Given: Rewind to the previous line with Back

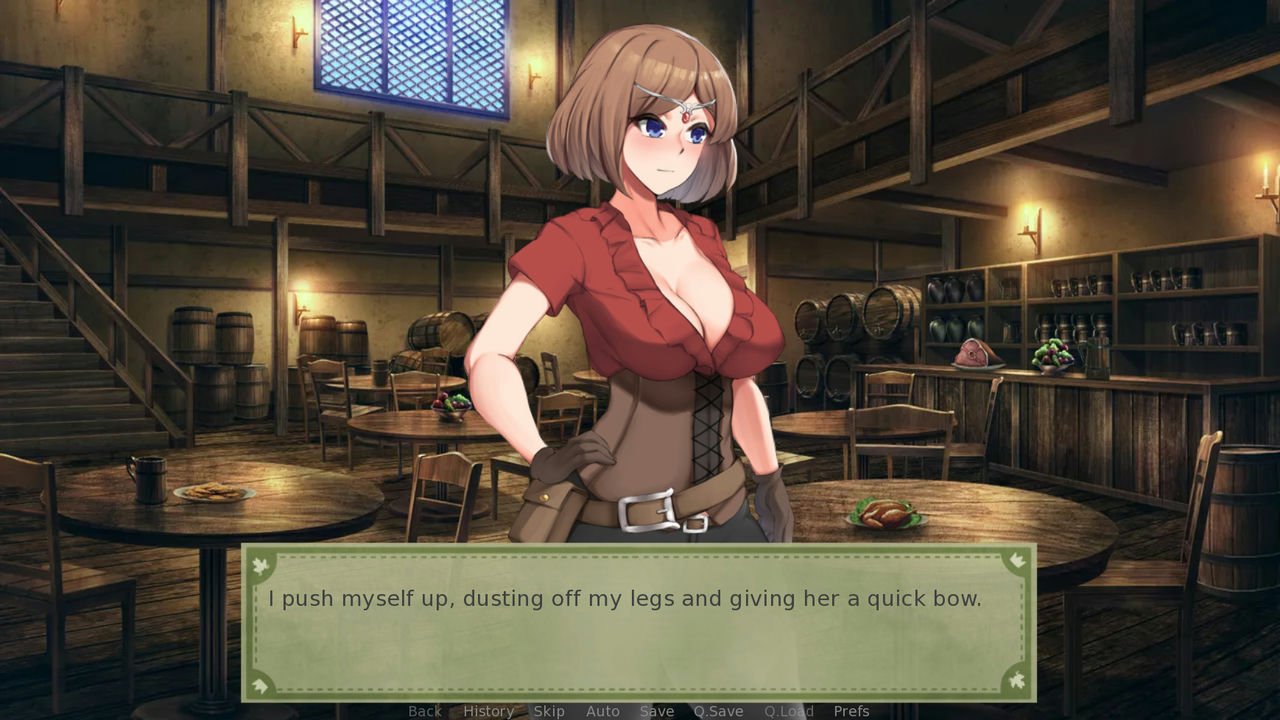Looking at the screenshot, I should coord(424,711).
